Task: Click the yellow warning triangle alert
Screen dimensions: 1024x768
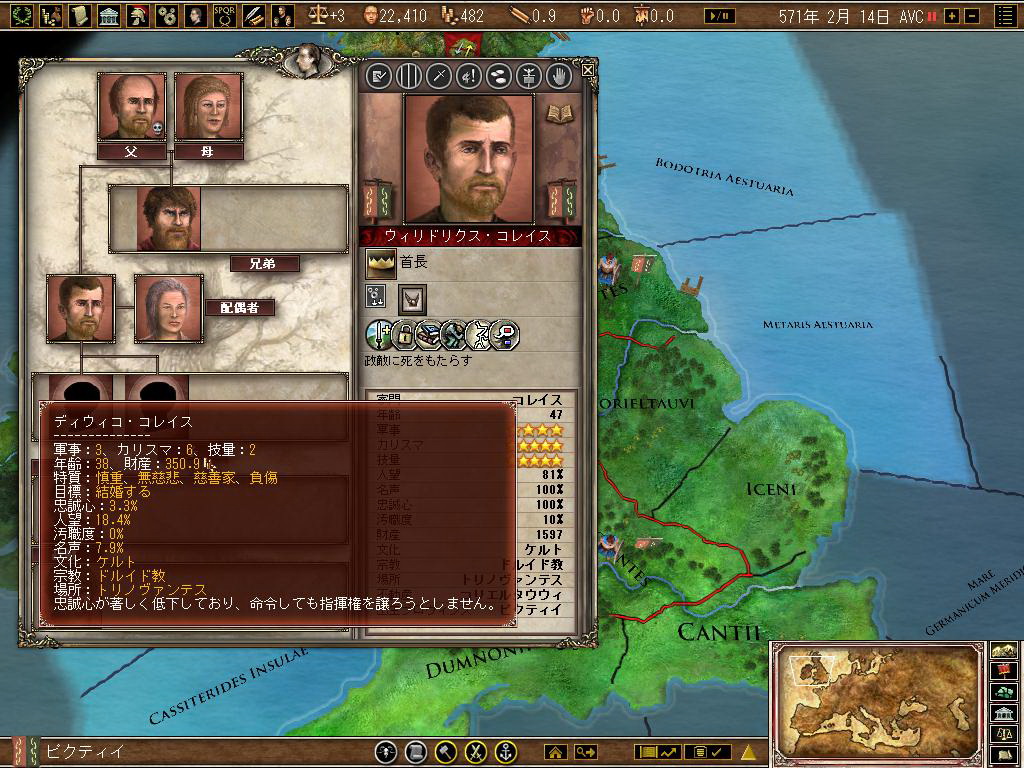Action: (748, 752)
